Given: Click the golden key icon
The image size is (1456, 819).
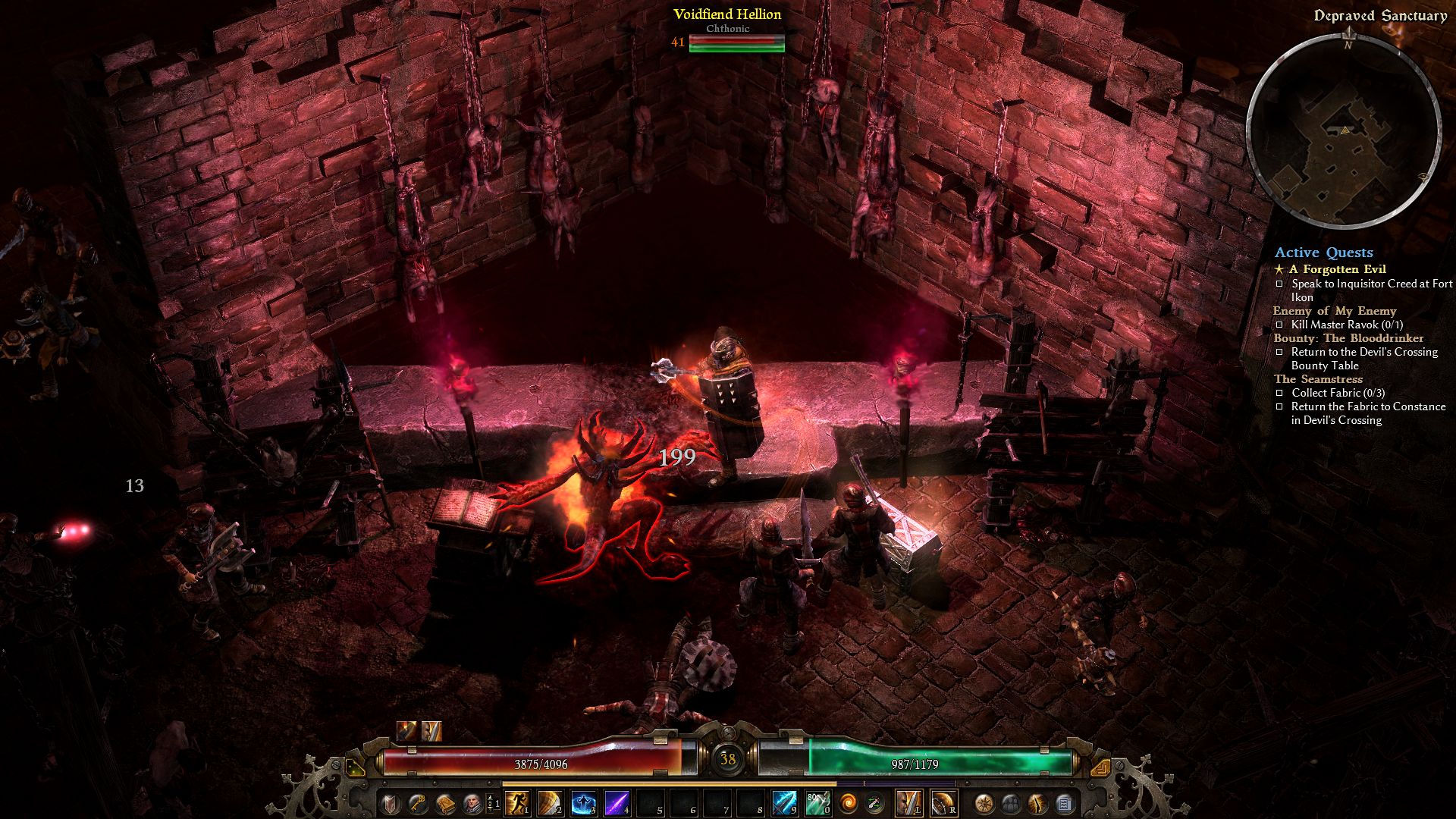Looking at the screenshot, I should coord(418,803).
